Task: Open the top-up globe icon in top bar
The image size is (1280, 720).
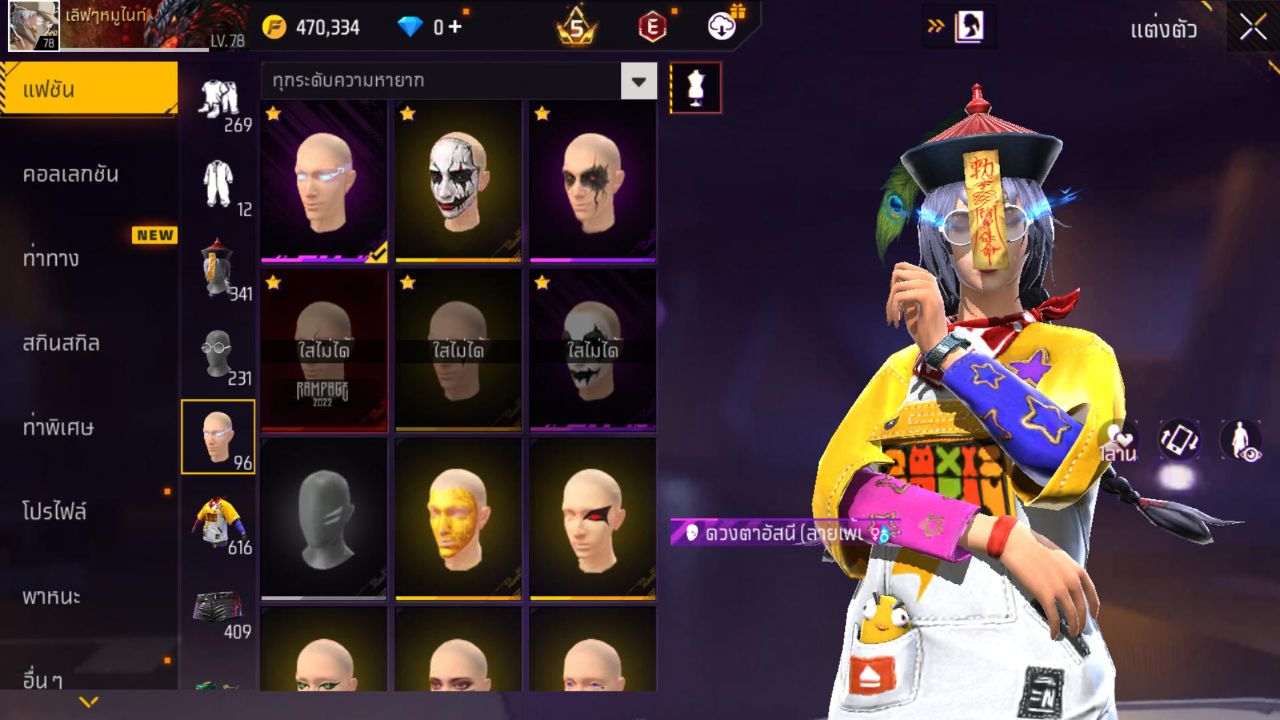Action: coord(721,27)
